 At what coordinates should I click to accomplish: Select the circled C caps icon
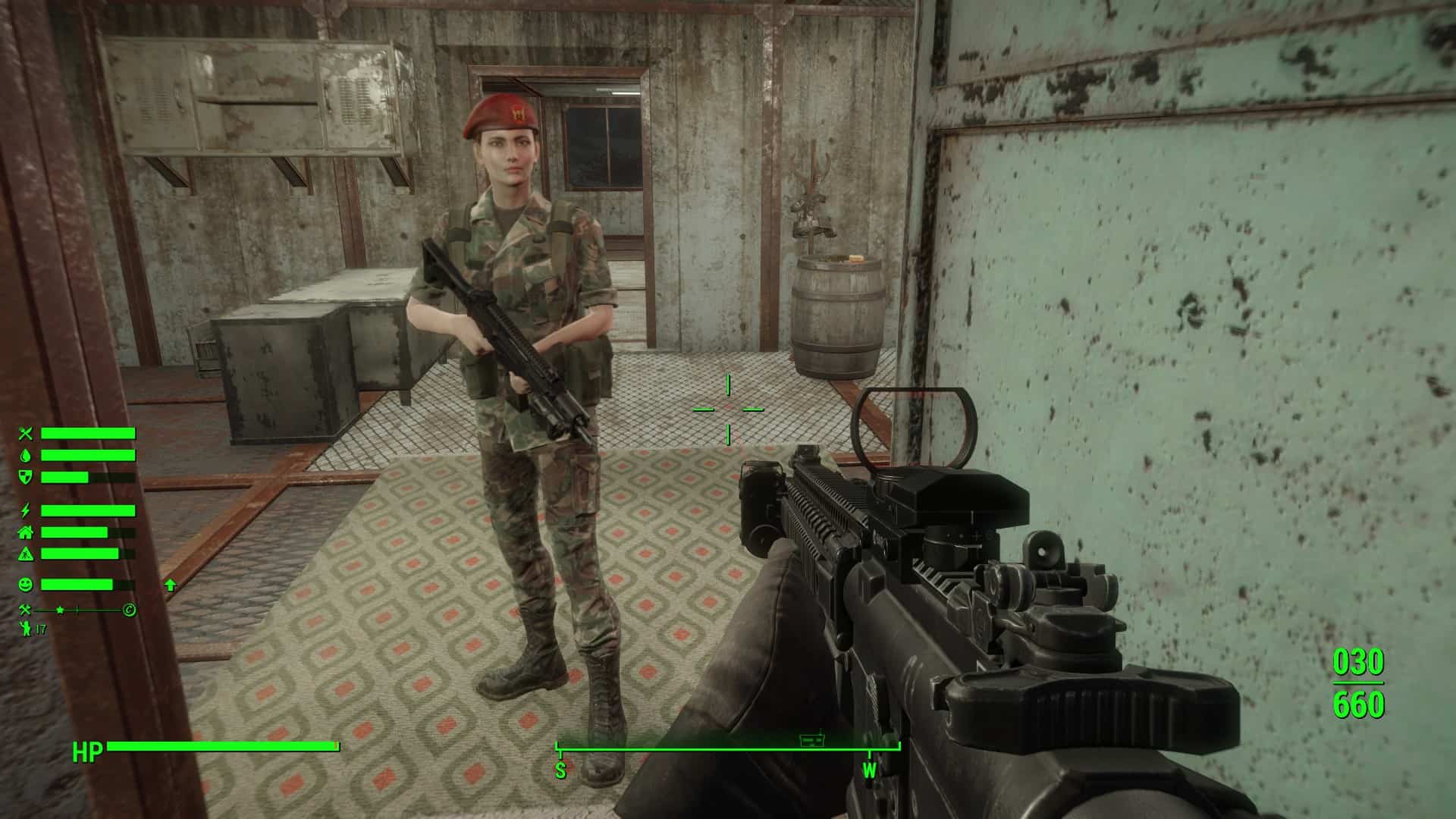[x=130, y=610]
